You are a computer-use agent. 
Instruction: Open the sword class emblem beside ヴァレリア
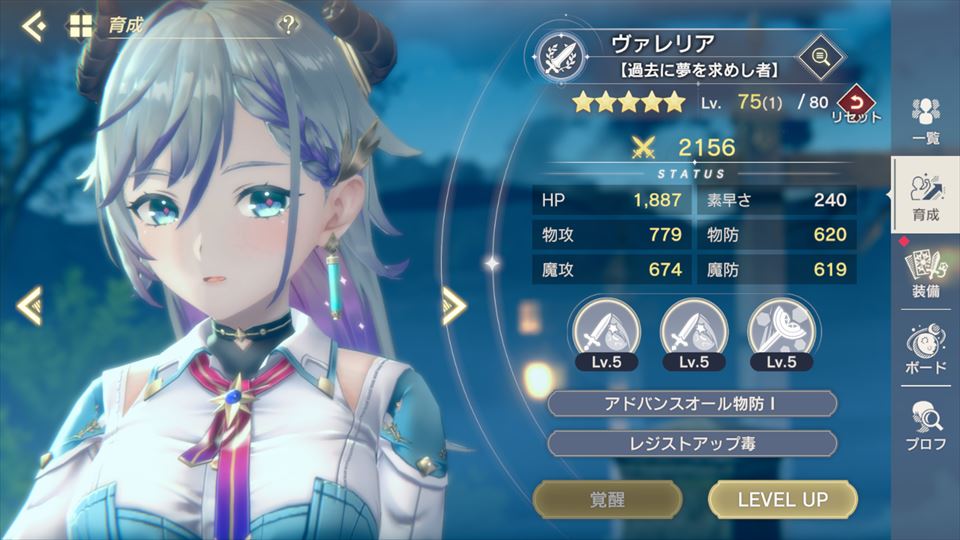tap(560, 57)
